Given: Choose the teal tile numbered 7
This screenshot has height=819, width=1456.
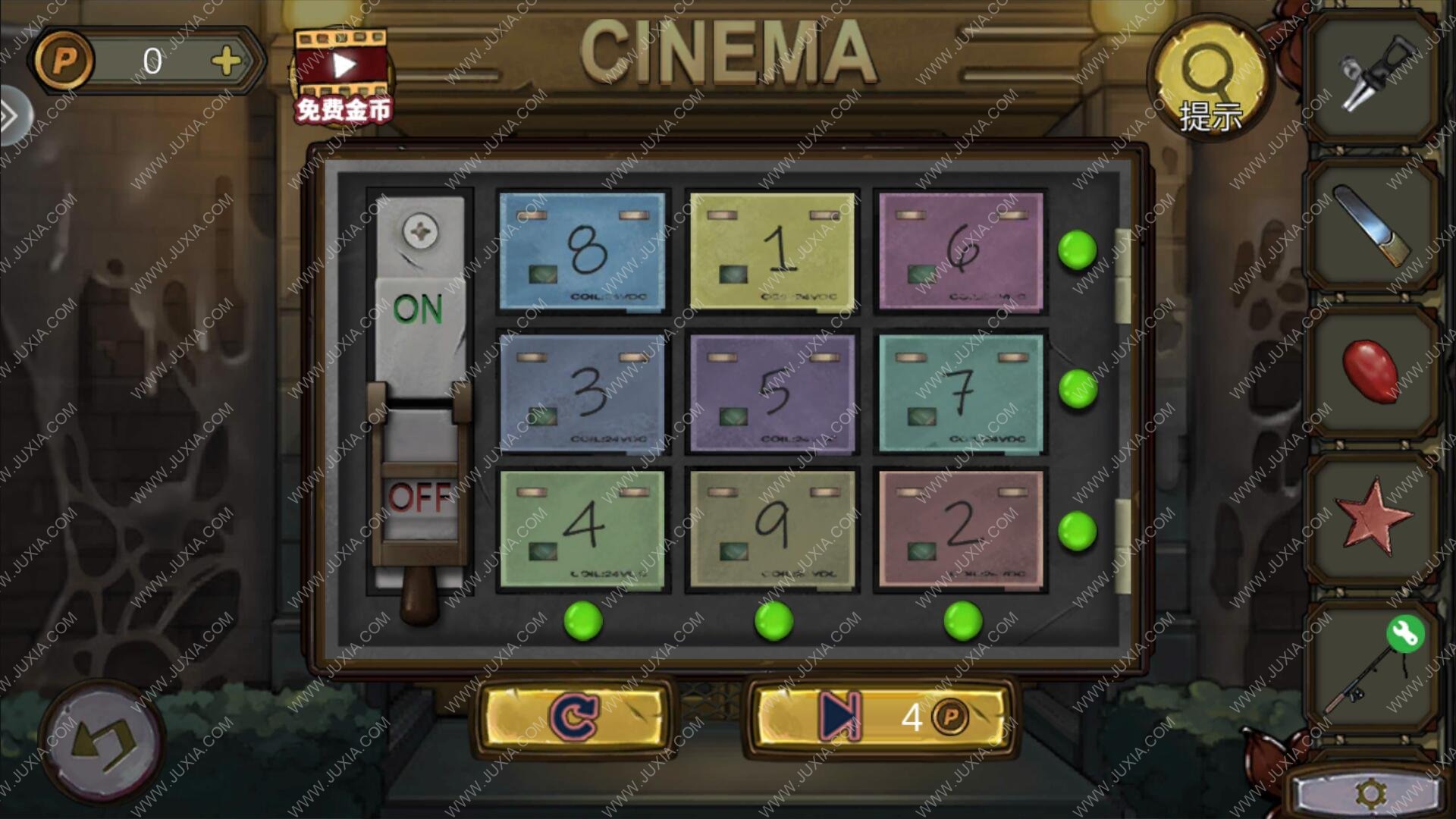Looking at the screenshot, I should (961, 392).
